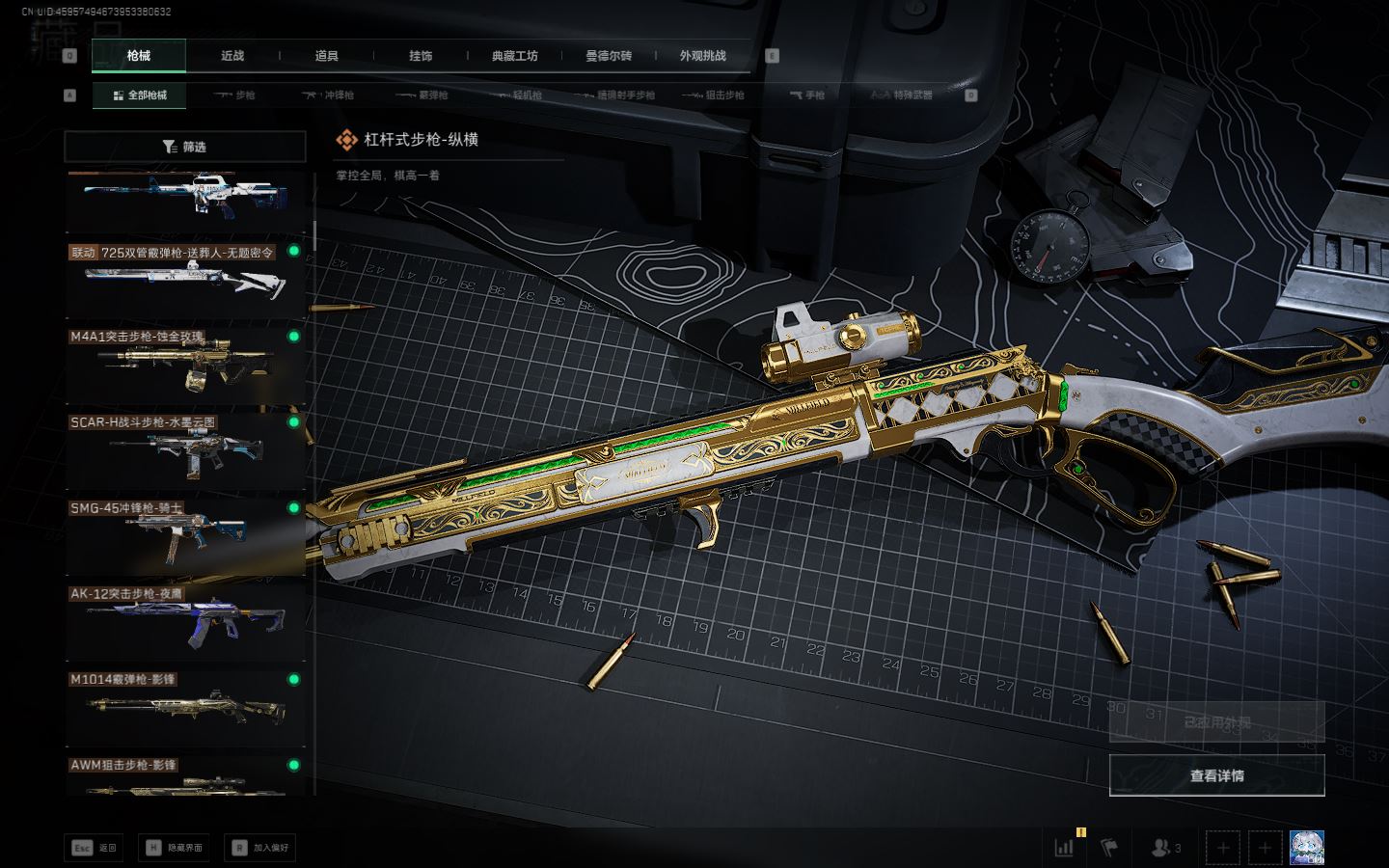Go to the 典藏工坊 tab
This screenshot has width=1389, height=868.
pos(514,56)
